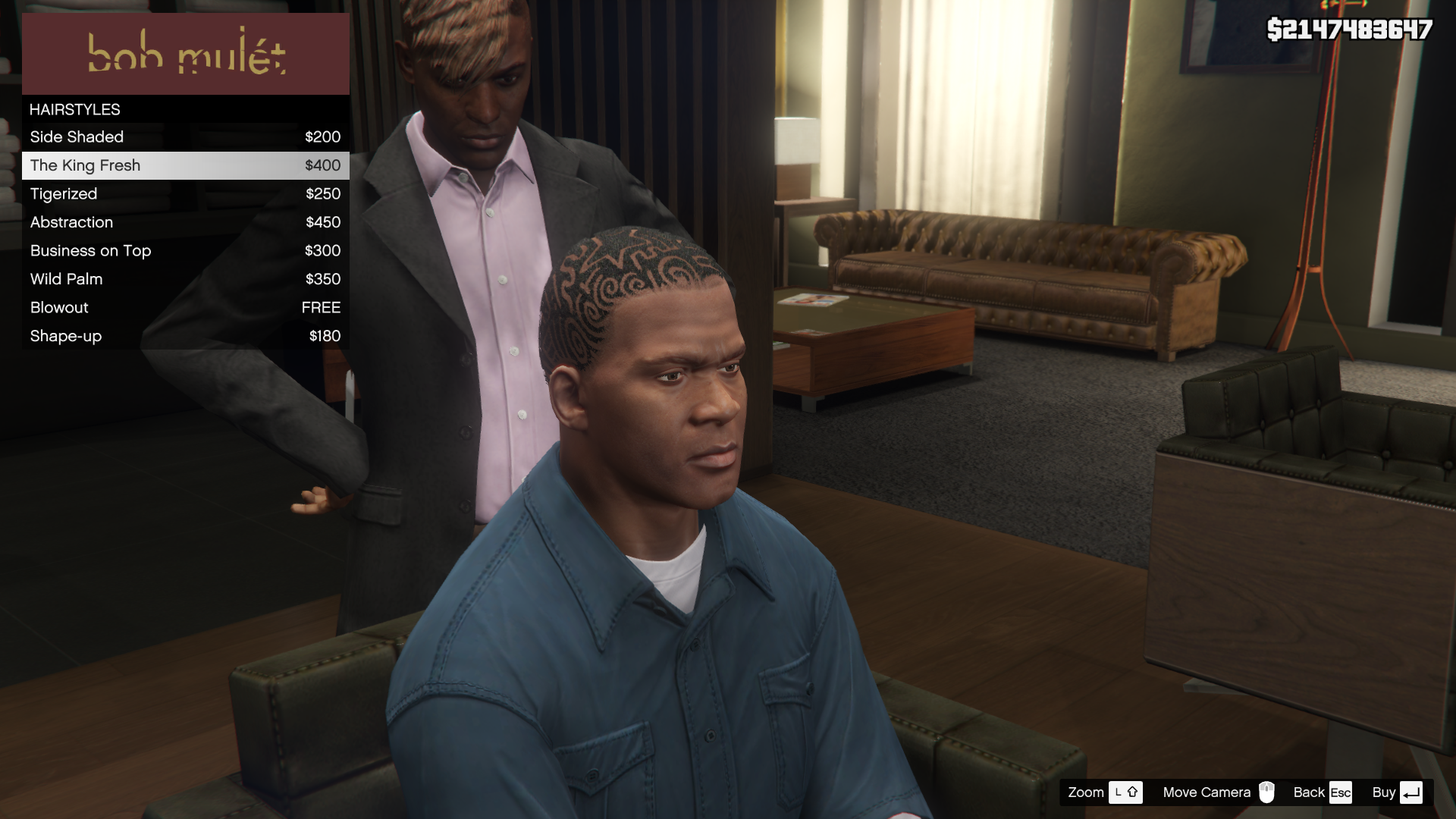Choose The King Fresh hairstyle
Viewport: 1456px width, 819px height.
[185, 165]
